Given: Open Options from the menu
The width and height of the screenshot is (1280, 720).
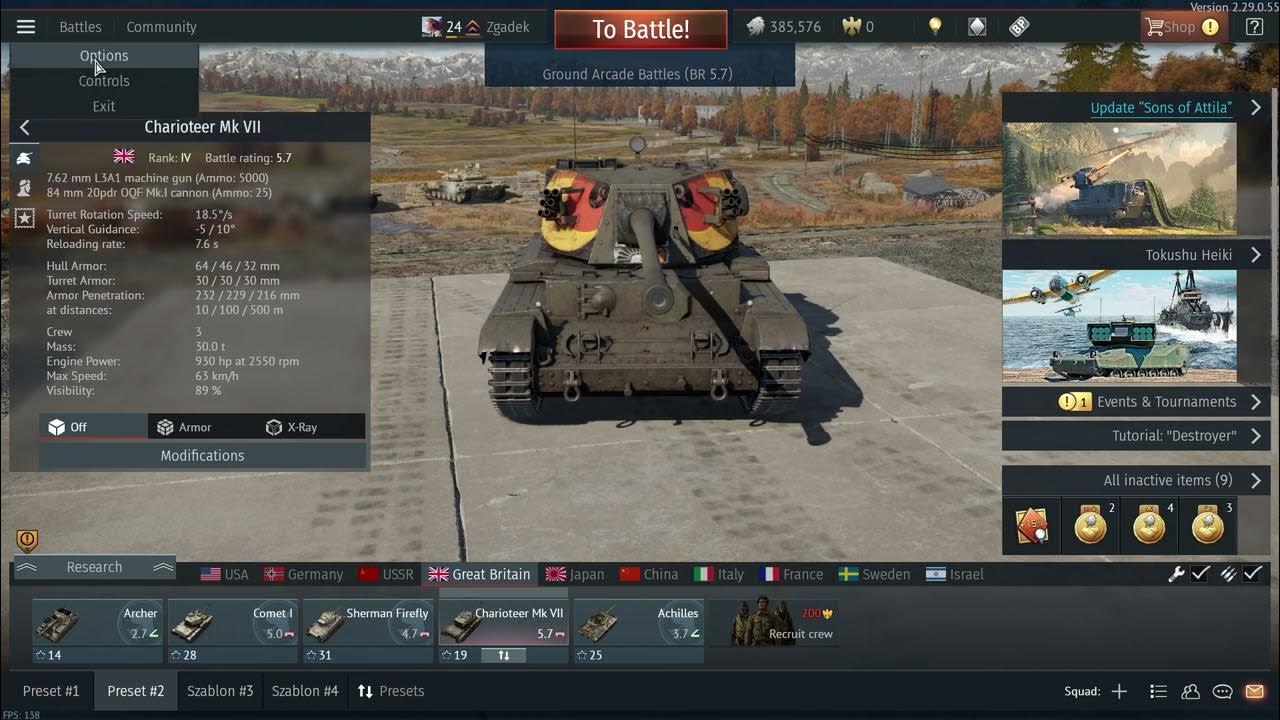Looking at the screenshot, I should (103, 56).
